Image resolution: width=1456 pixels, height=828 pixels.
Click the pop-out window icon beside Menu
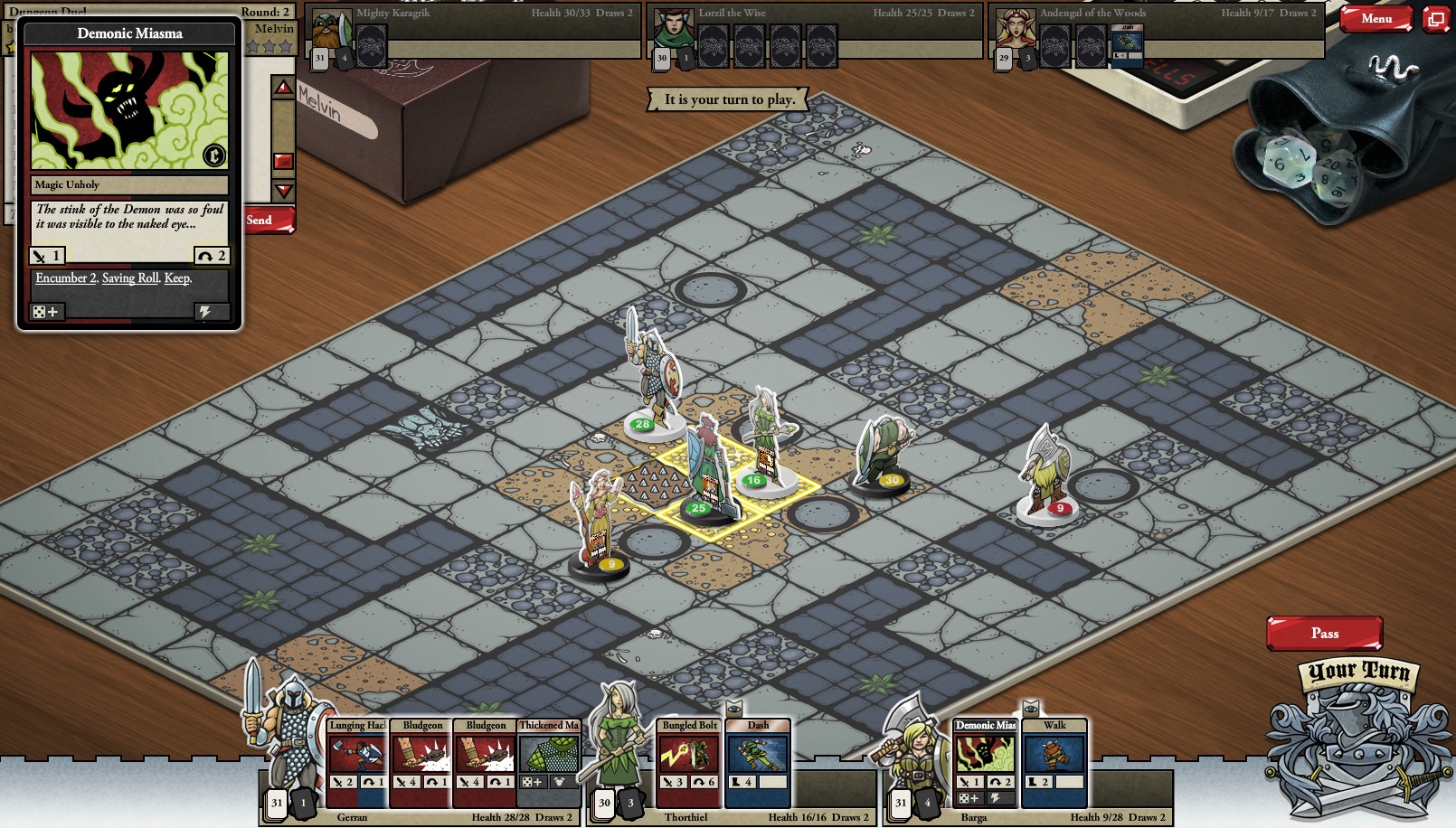(1434, 17)
